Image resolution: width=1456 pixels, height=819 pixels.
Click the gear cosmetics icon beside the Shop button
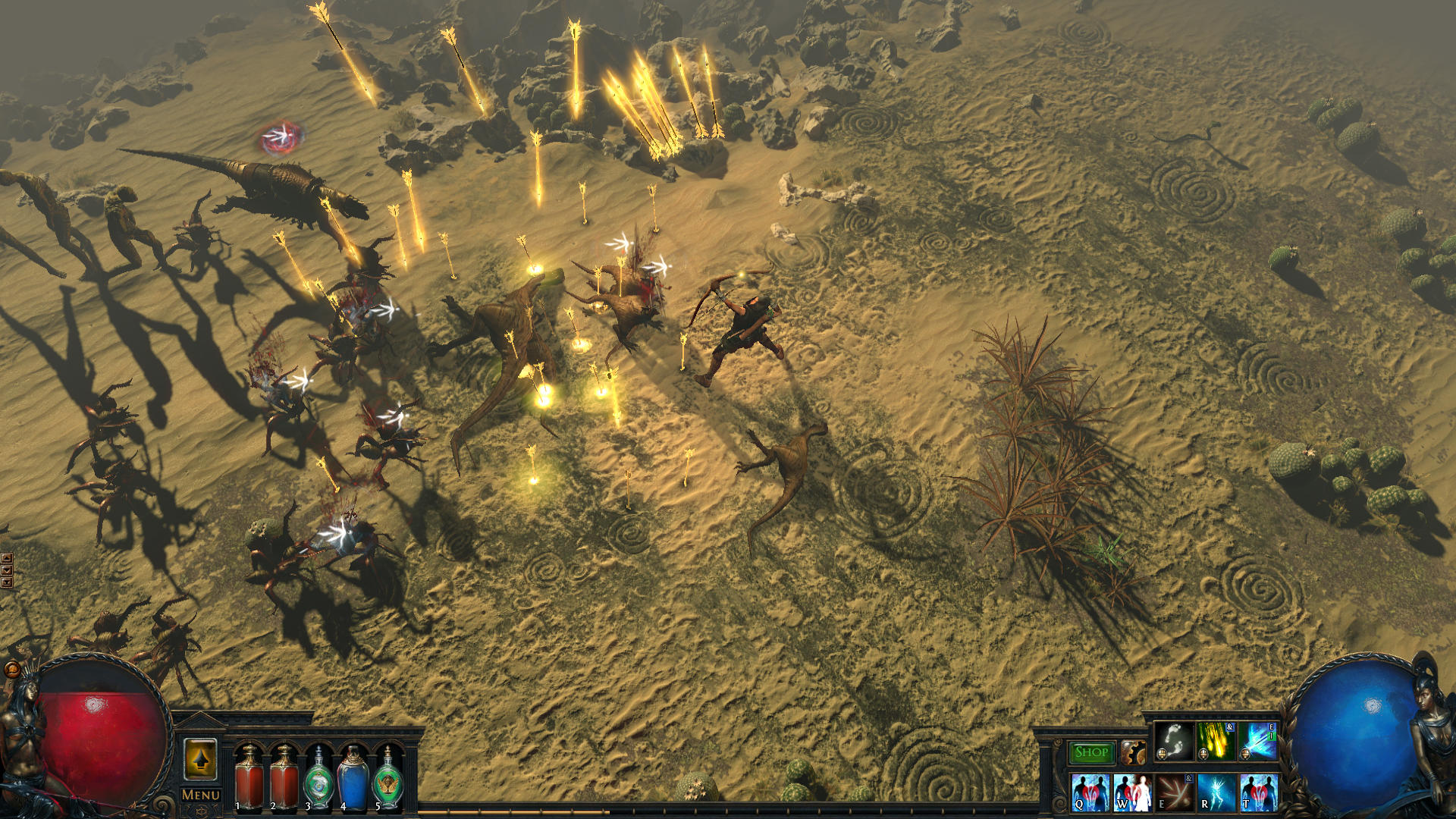pos(1134,753)
